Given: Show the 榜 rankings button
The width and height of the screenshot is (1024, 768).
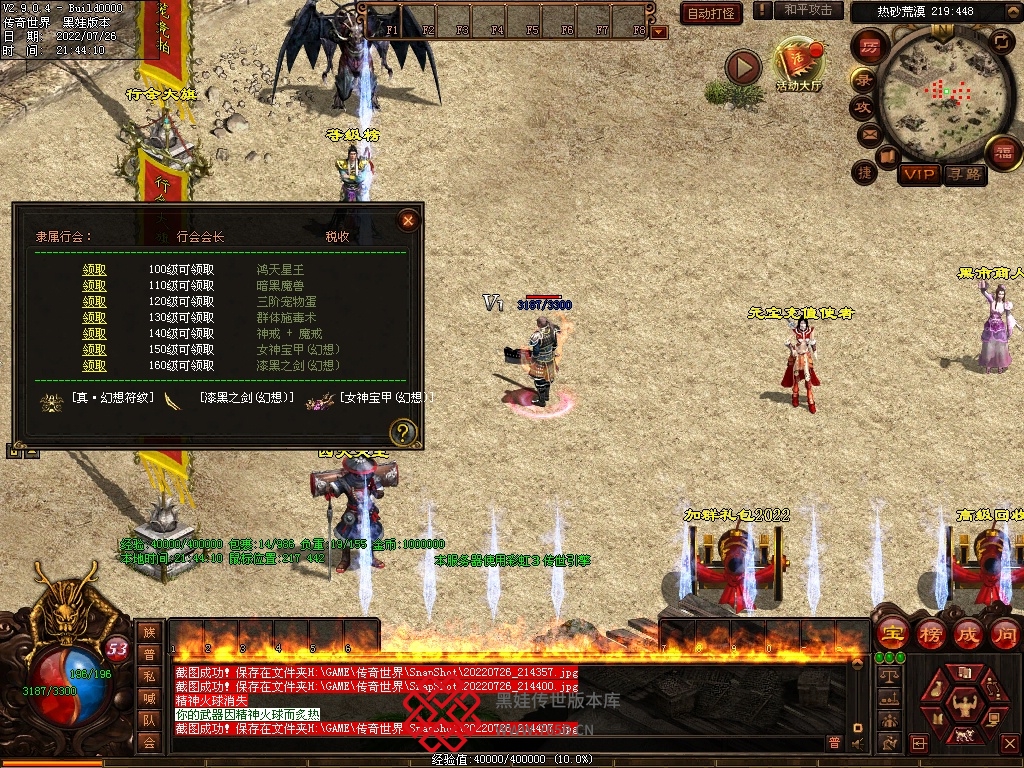Looking at the screenshot, I should point(930,633).
